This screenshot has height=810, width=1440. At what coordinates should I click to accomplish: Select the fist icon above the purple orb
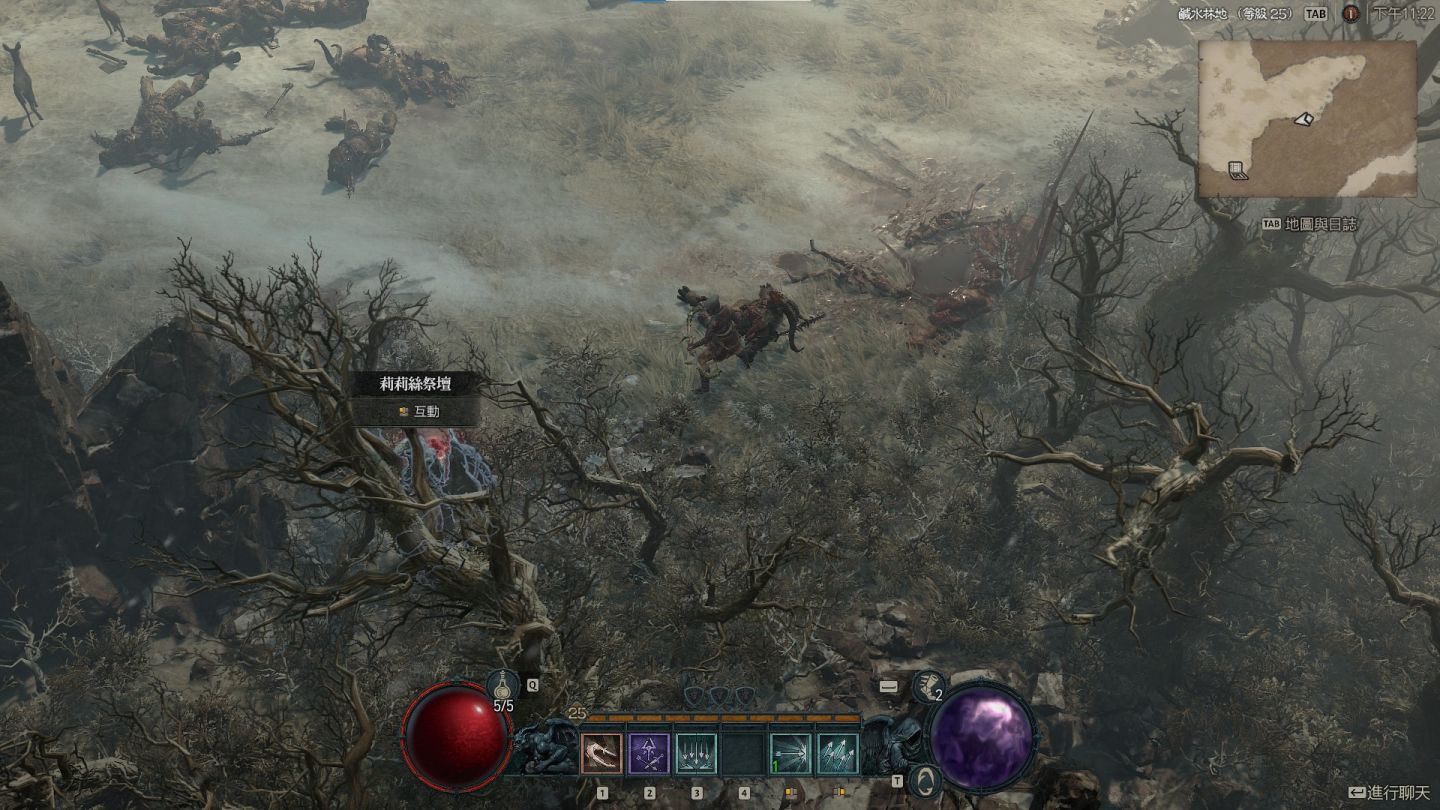coord(928,685)
